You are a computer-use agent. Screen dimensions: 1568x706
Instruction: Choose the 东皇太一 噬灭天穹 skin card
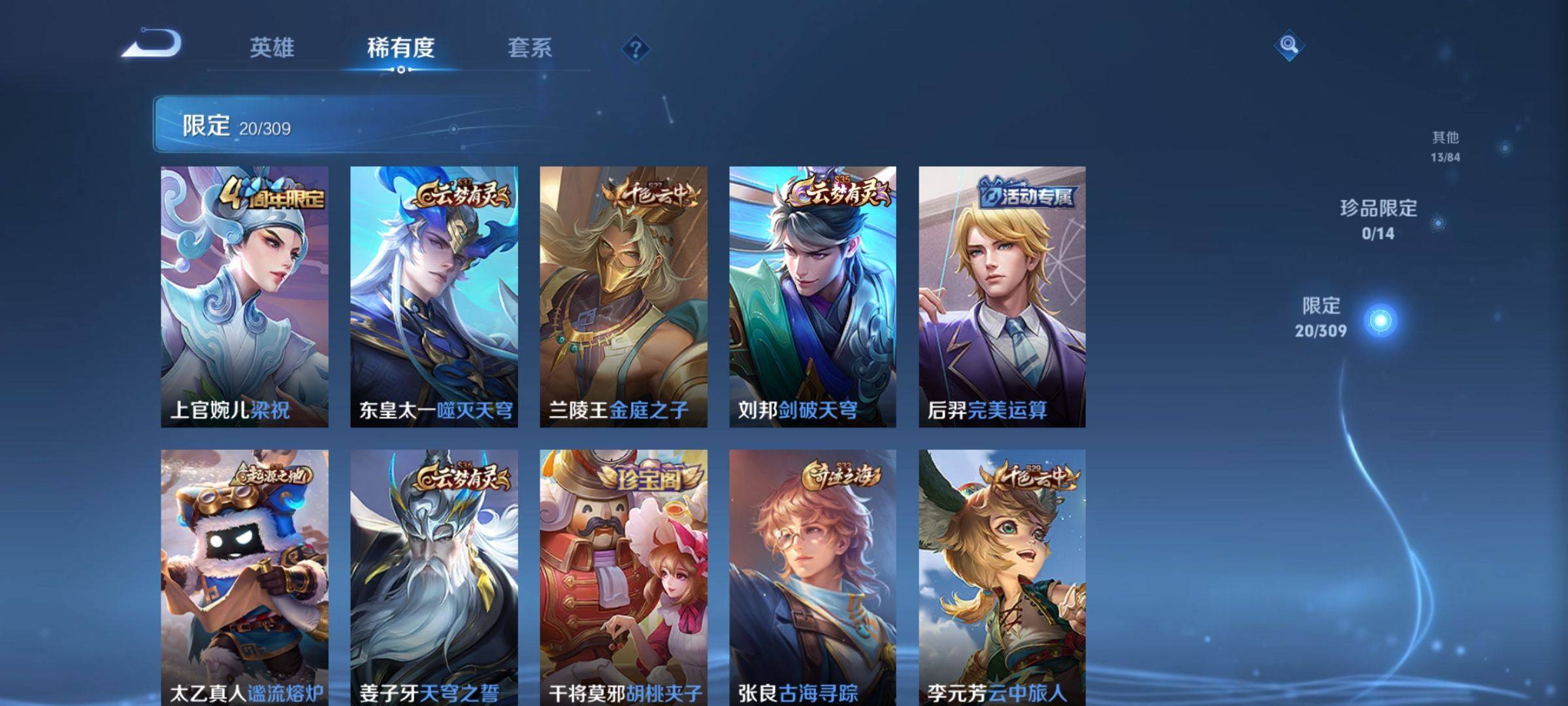[434, 297]
